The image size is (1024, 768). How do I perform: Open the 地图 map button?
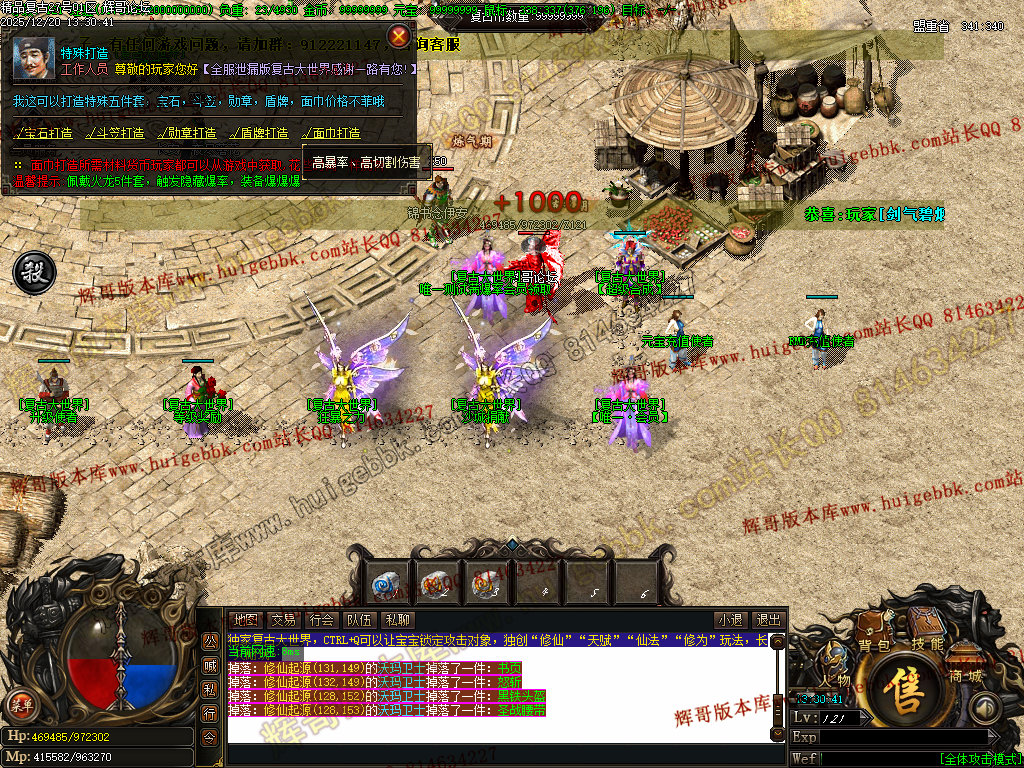pyautogui.click(x=245, y=620)
